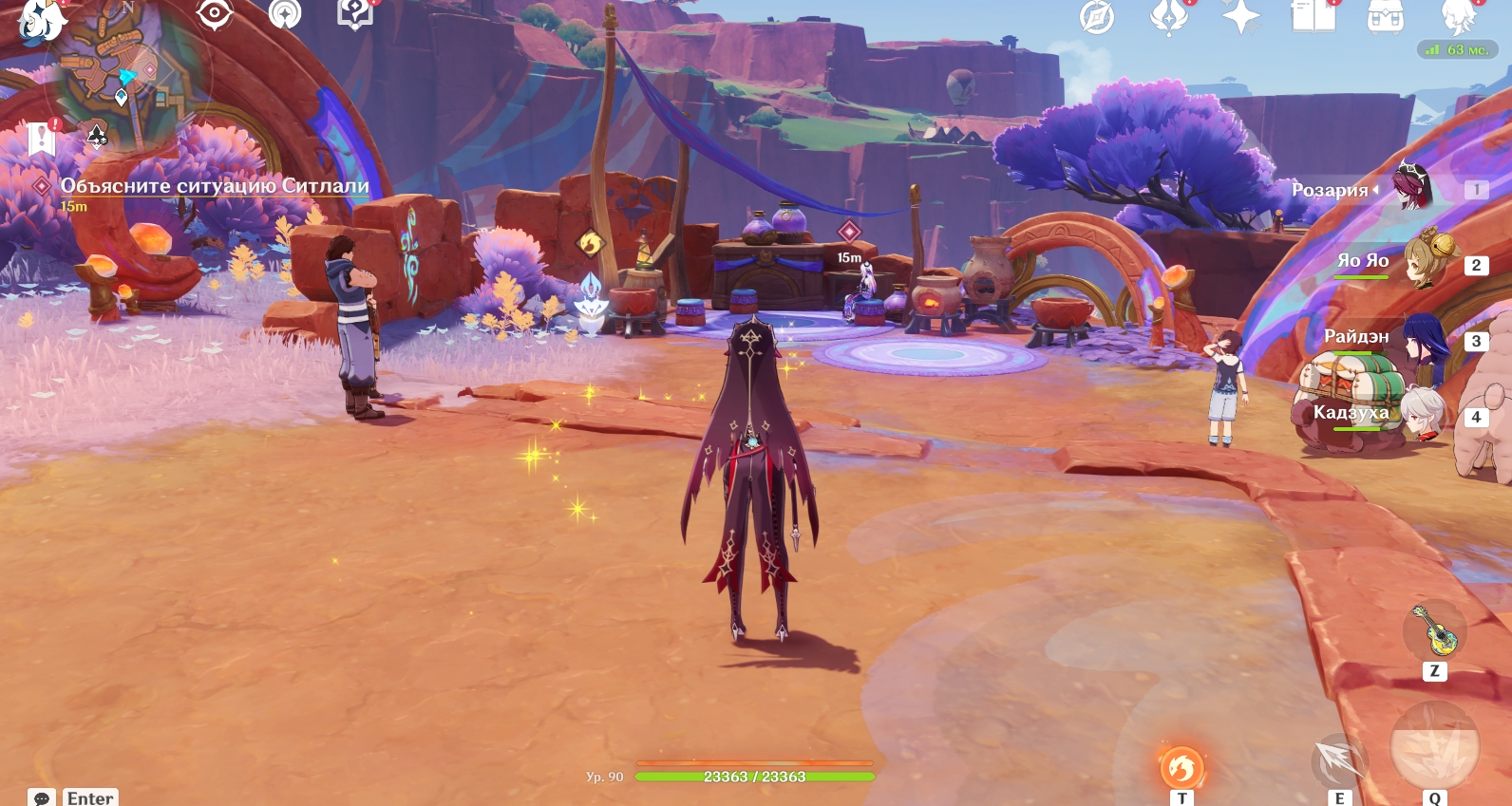This screenshot has height=806, width=1512.
Task: Open the chat speech bubble
Action: point(42,797)
